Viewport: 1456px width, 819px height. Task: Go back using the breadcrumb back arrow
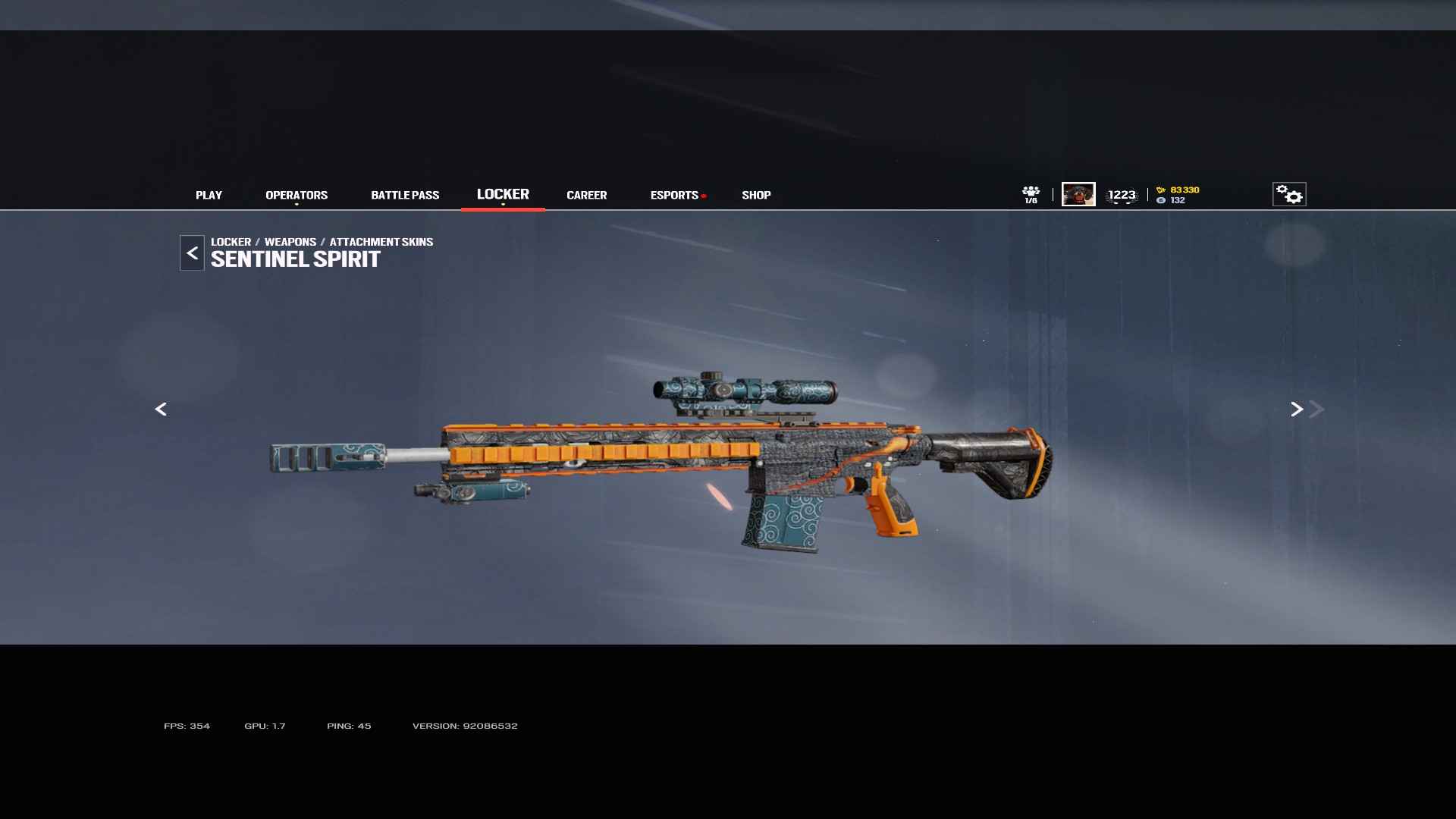pos(192,253)
